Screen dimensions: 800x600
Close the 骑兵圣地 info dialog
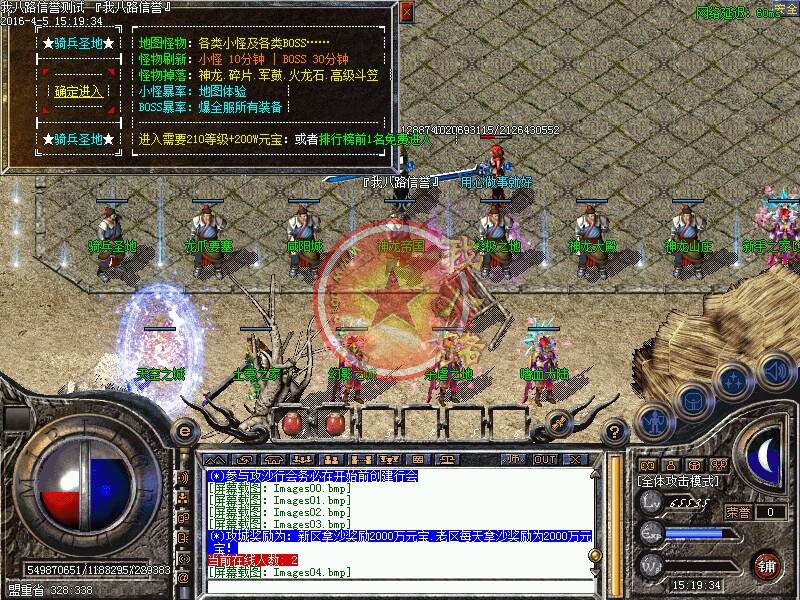[405, 13]
